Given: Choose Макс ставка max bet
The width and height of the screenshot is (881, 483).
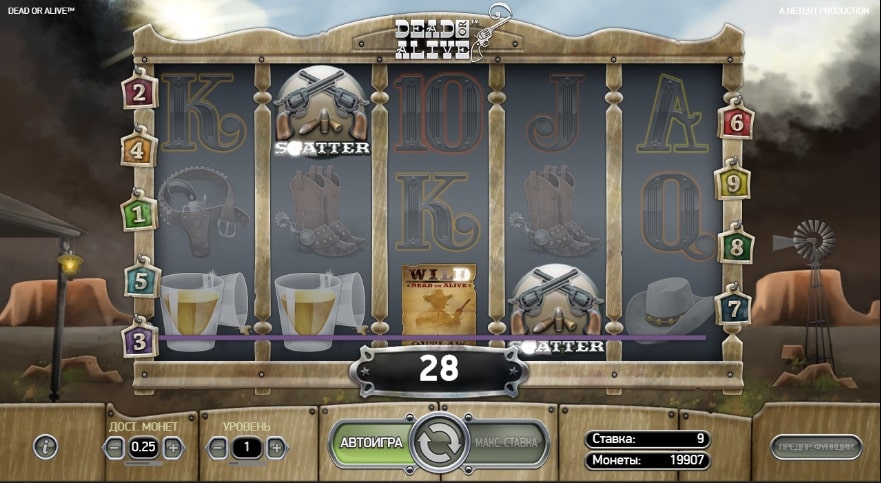Looking at the screenshot, I should point(506,442).
